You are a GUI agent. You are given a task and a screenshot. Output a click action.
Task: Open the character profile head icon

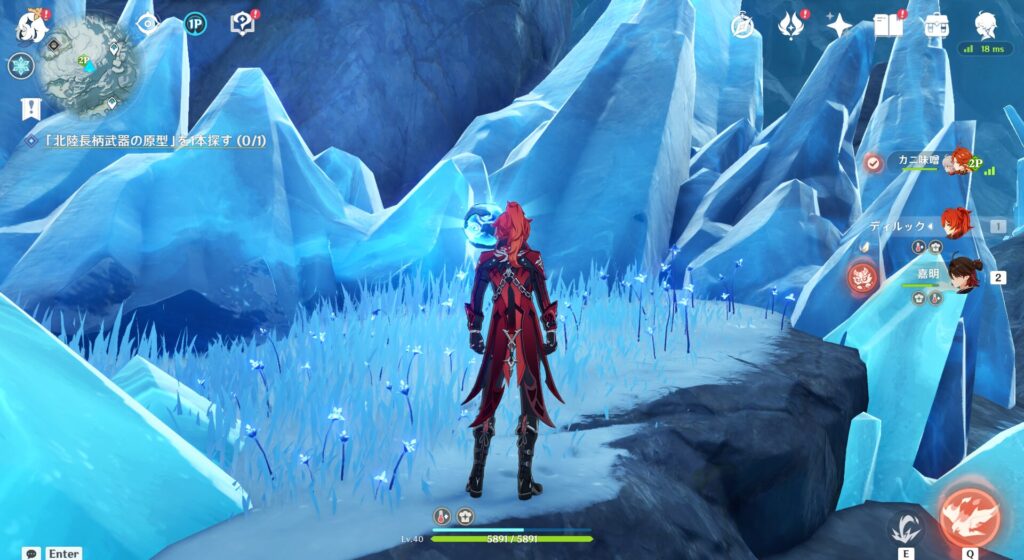(985, 25)
